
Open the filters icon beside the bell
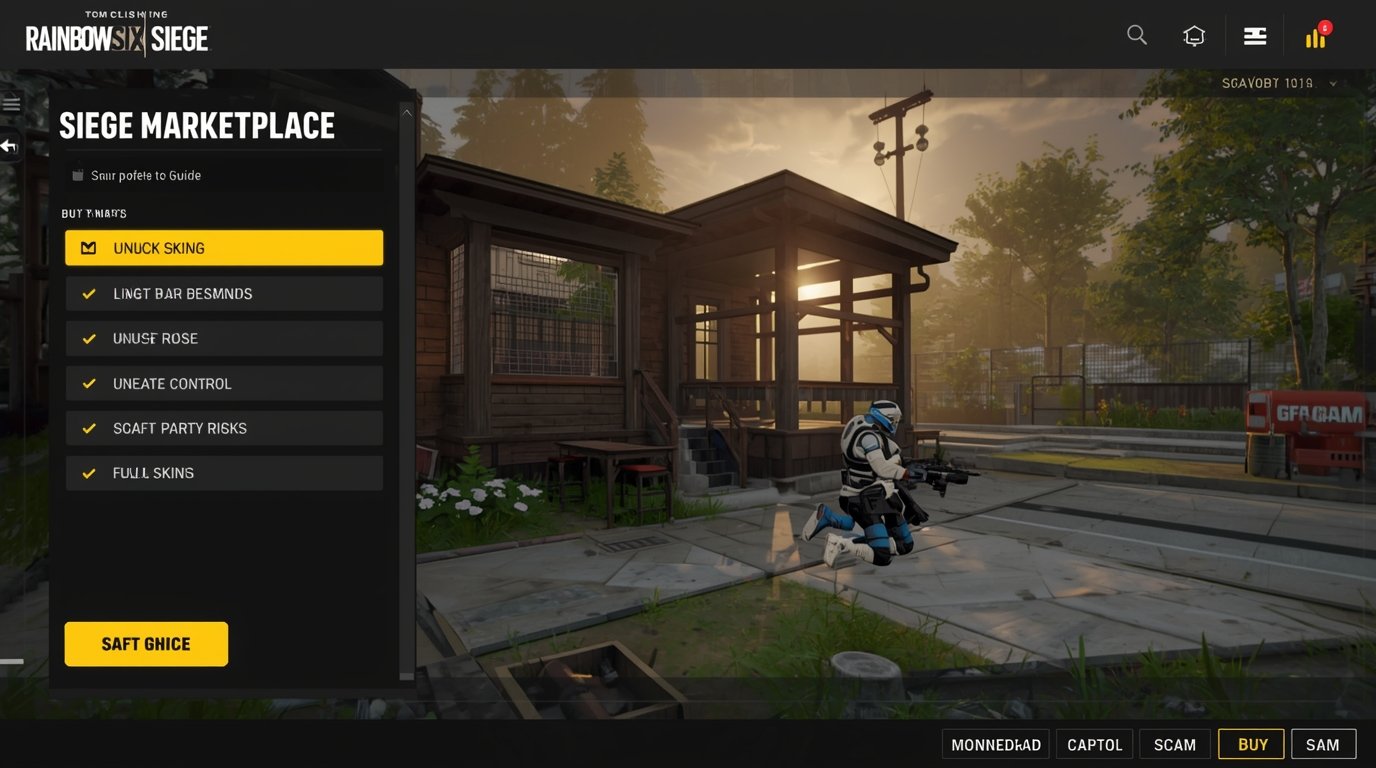1254,34
